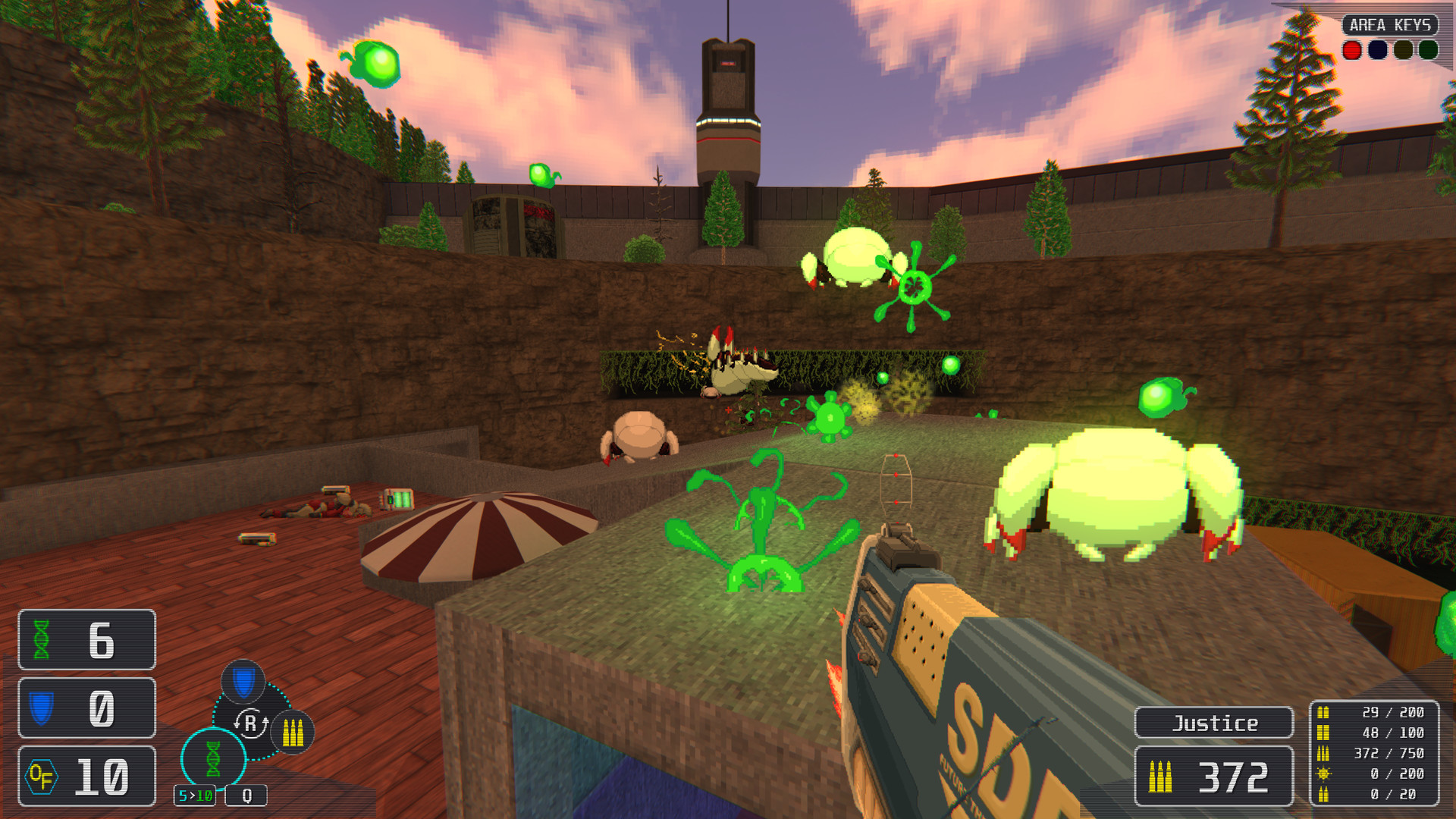Viewport: 1456px width, 819px height.
Task: Select the DNA icon in the quick-swap wheel
Action: pos(212,757)
